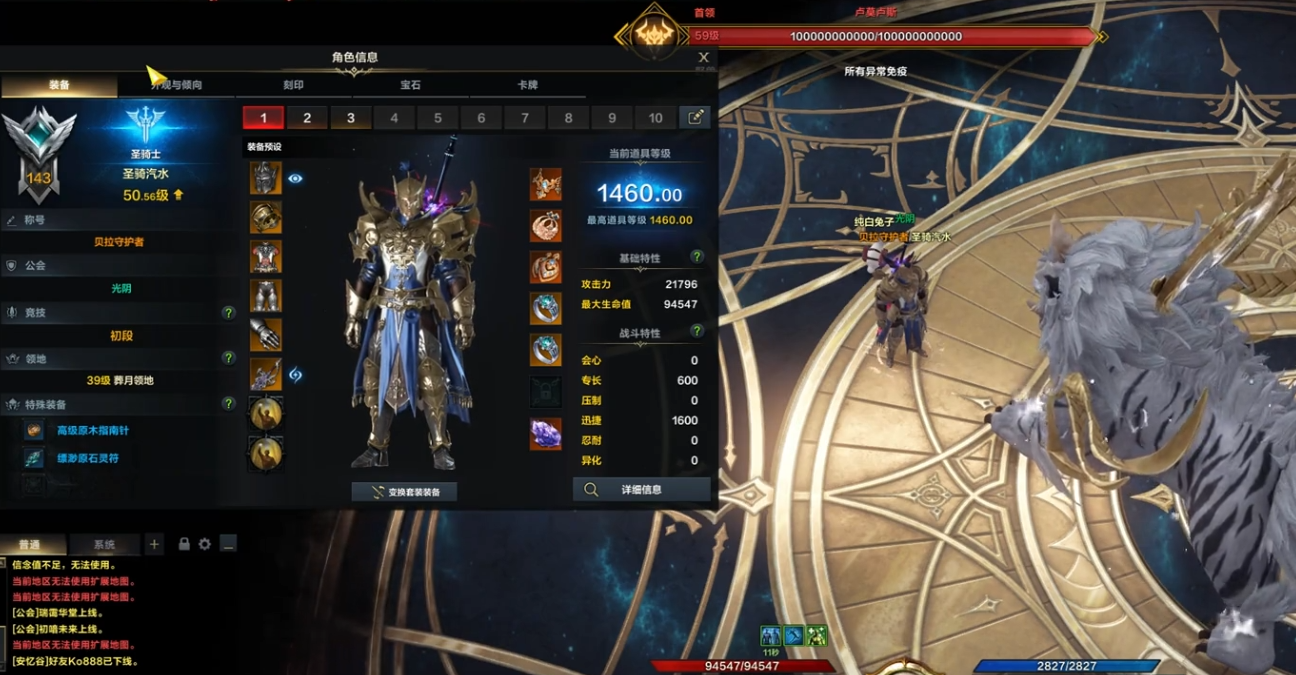This screenshot has height=675, width=1296.
Task: Select the necklace accessory slot
Action: [545, 184]
